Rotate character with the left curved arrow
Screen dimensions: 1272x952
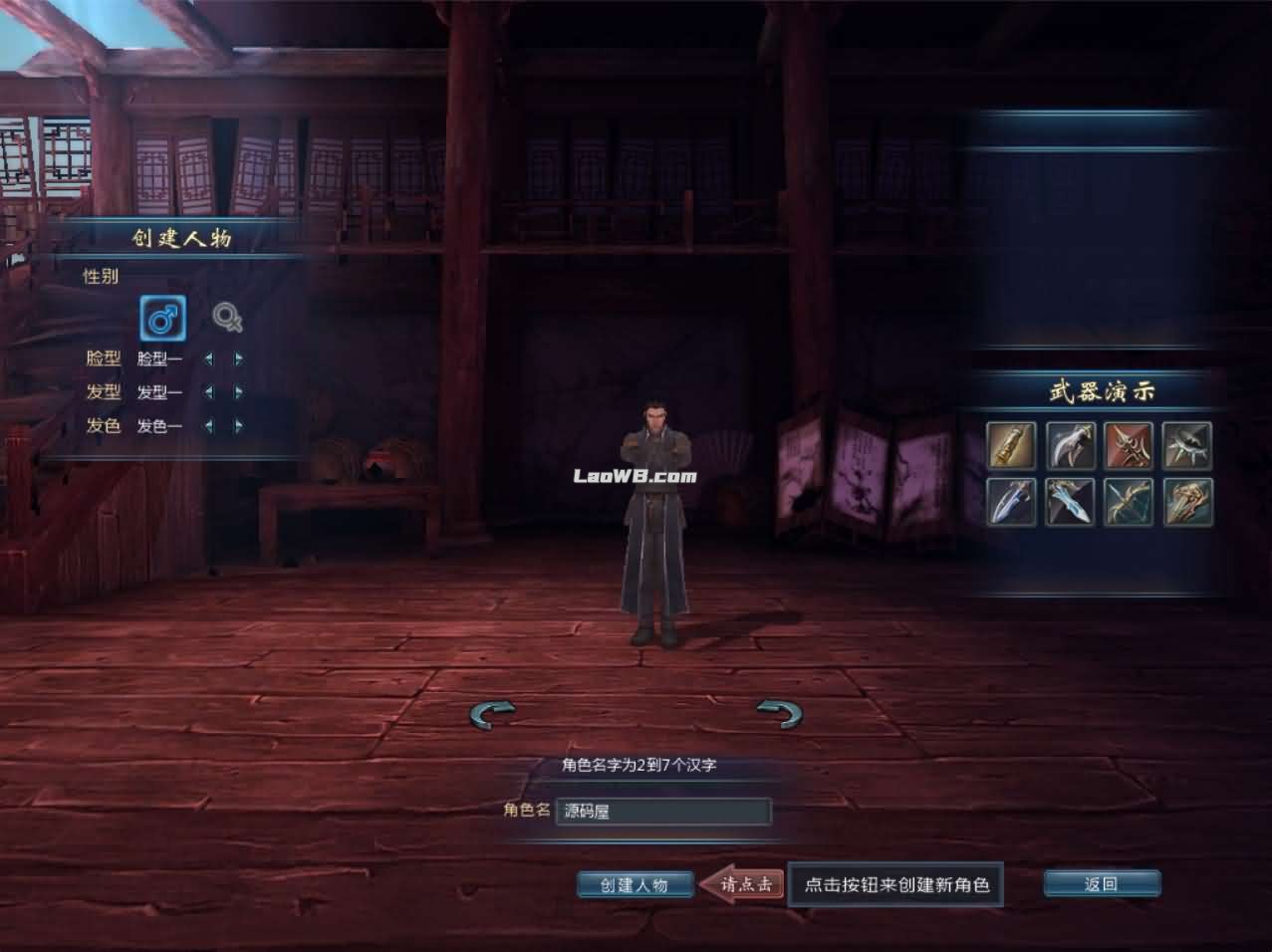(x=493, y=713)
